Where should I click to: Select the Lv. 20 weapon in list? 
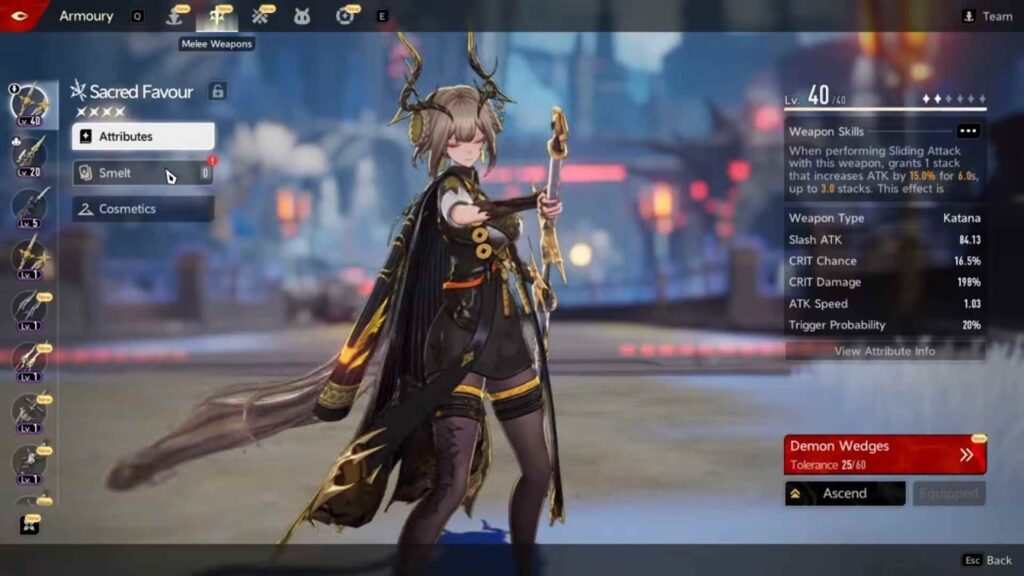[x=28, y=153]
